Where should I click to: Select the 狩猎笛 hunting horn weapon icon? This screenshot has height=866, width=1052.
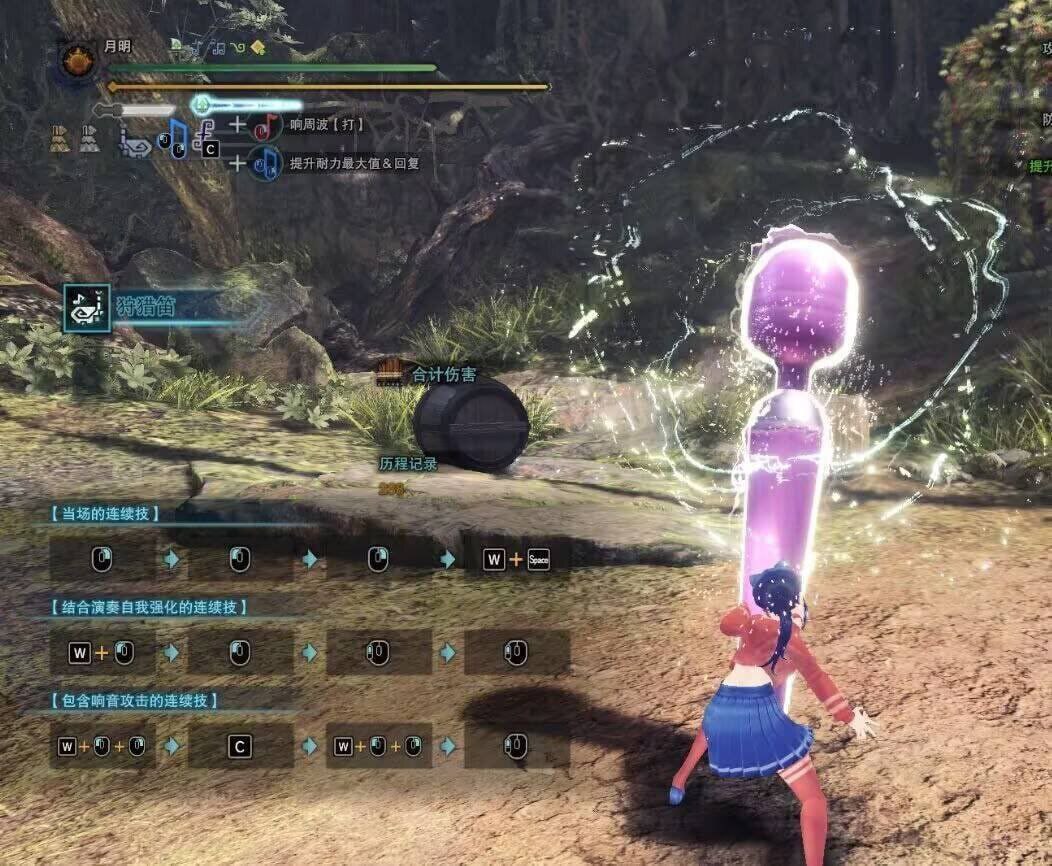click(86, 307)
